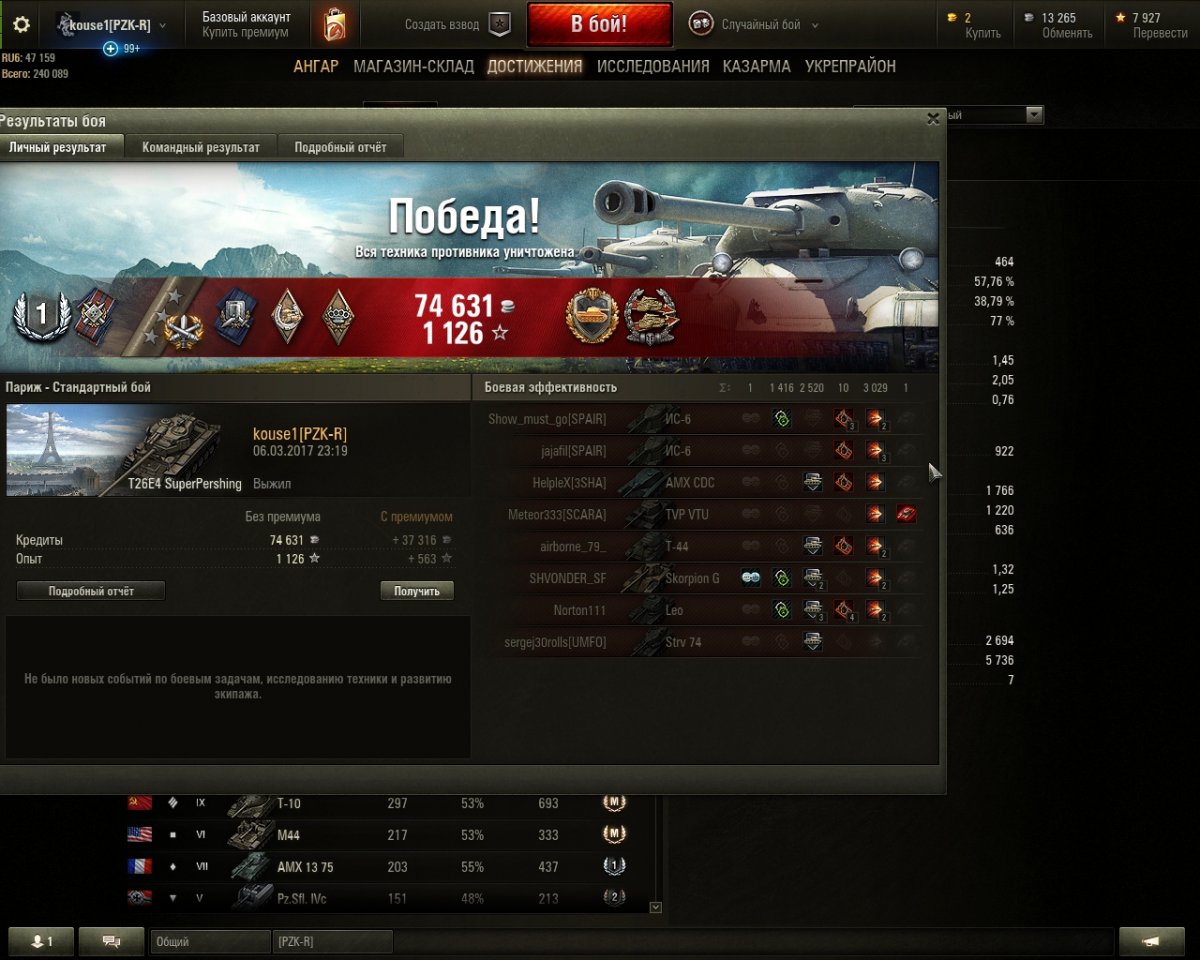Open the Подробный отчёт tab

(x=340, y=147)
